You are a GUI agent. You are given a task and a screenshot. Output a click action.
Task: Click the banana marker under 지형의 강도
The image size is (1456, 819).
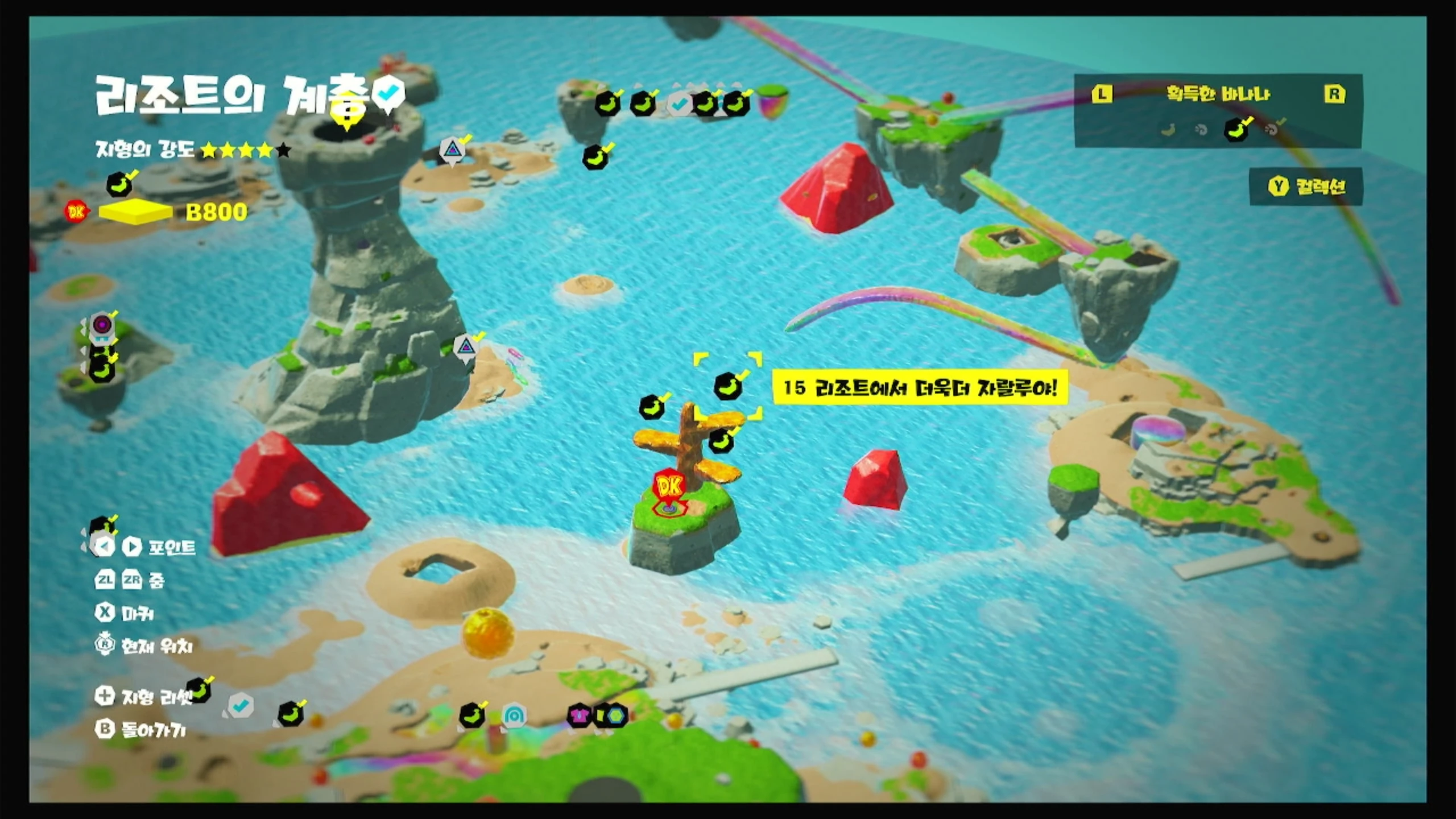pos(119,184)
